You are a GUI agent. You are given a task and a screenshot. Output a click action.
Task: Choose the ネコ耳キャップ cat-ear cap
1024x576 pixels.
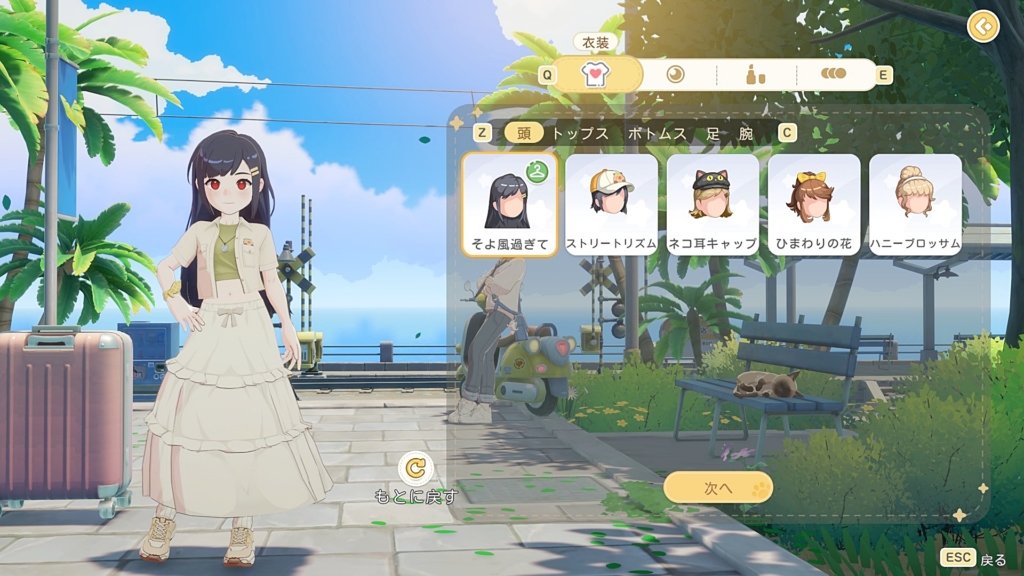point(712,204)
